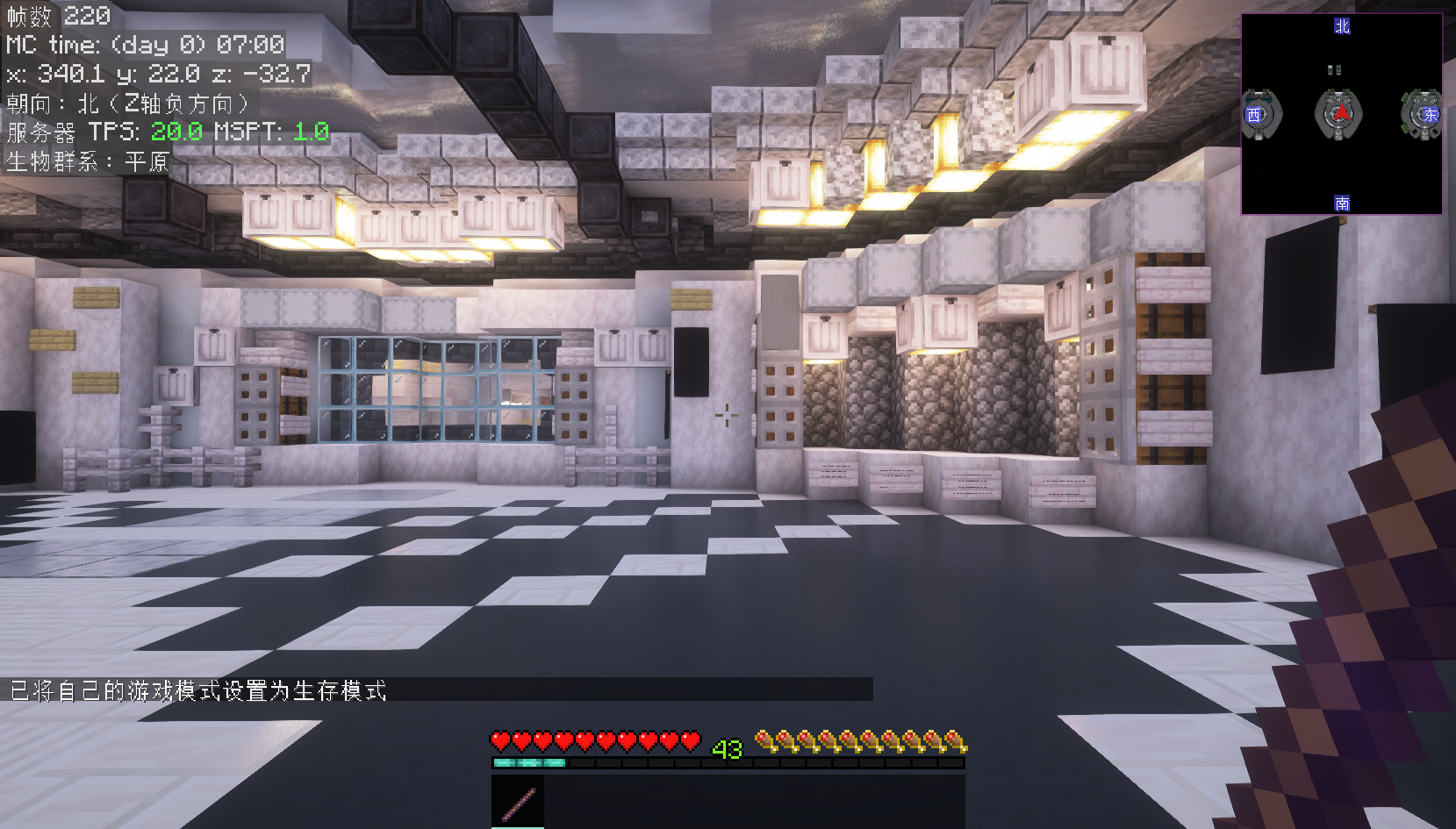The width and height of the screenshot is (1456, 829).
Task: Click the red player arrow on the minimap
Action: click(1340, 113)
